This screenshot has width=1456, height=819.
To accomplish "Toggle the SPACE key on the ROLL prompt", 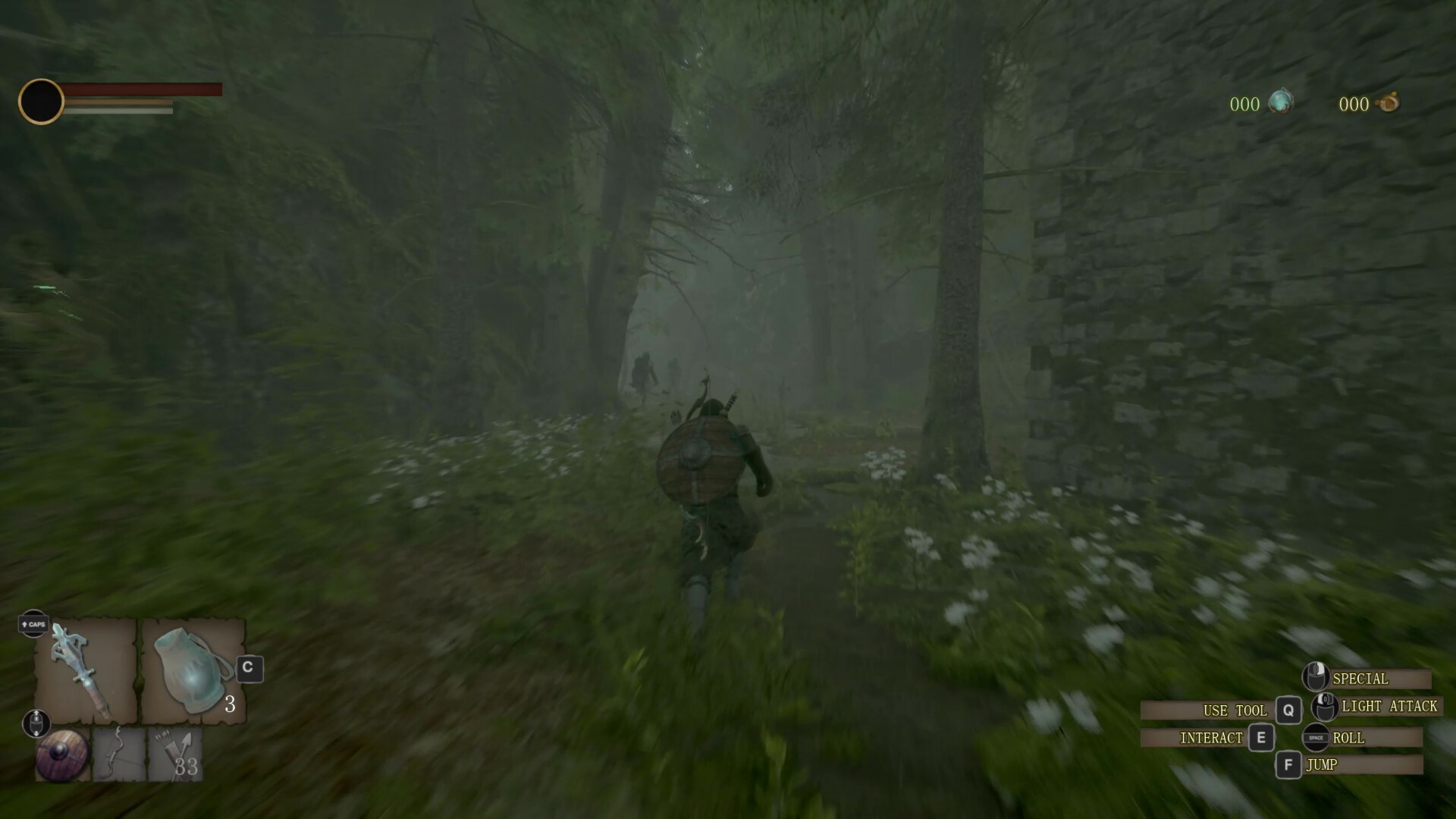I will pos(1316,738).
